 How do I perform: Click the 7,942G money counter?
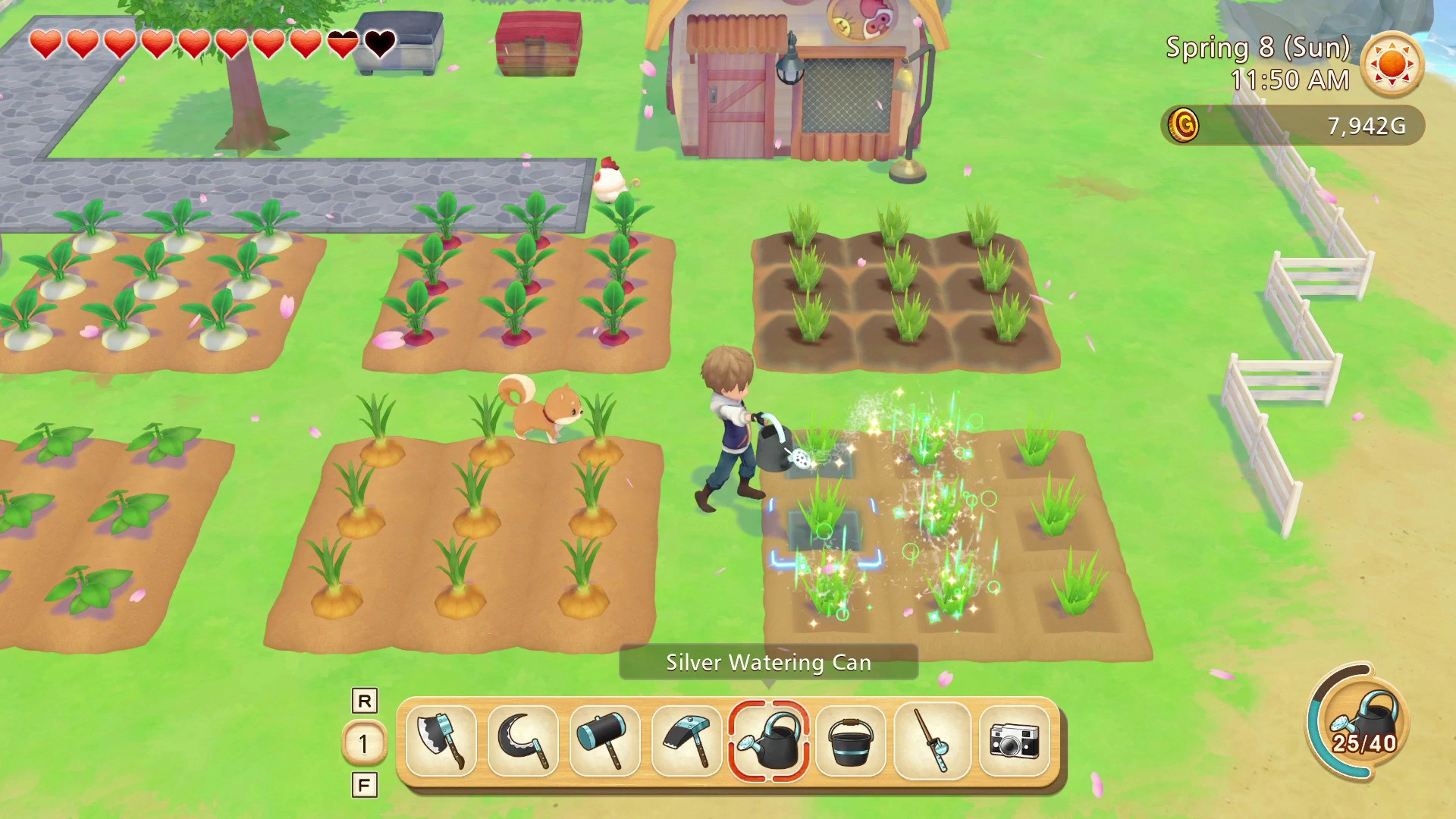tap(1367, 125)
